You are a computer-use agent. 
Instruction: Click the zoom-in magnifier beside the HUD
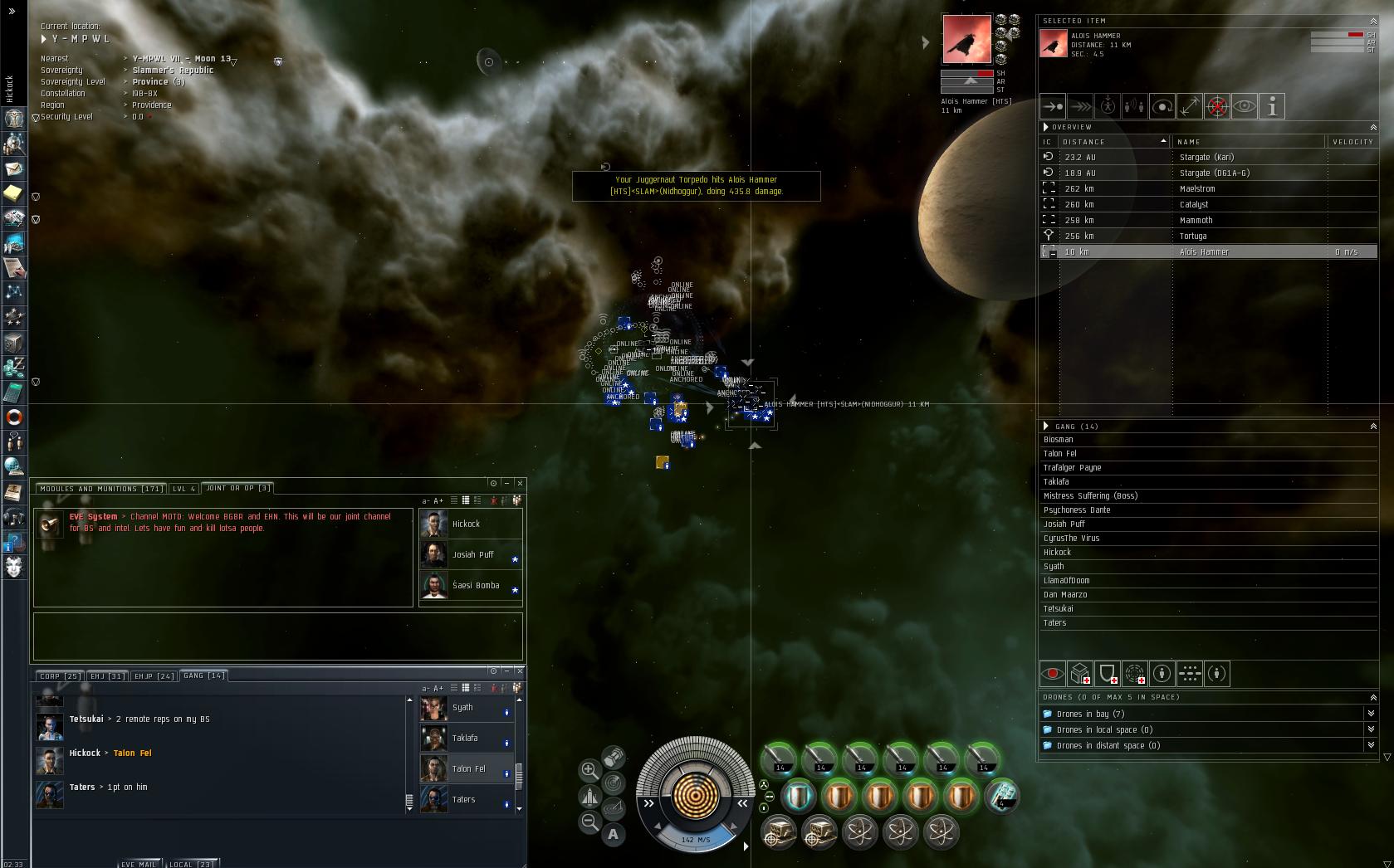click(589, 770)
